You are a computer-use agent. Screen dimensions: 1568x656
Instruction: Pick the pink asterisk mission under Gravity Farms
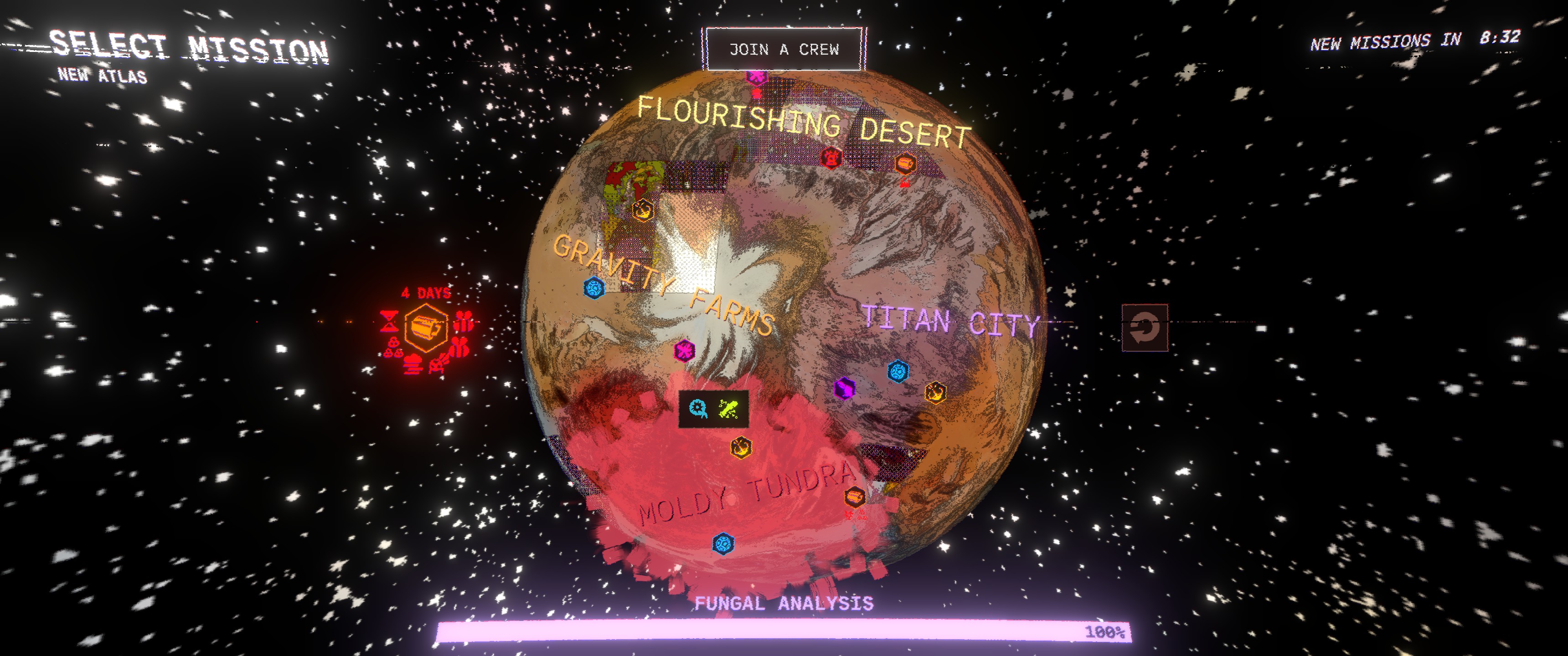(685, 350)
